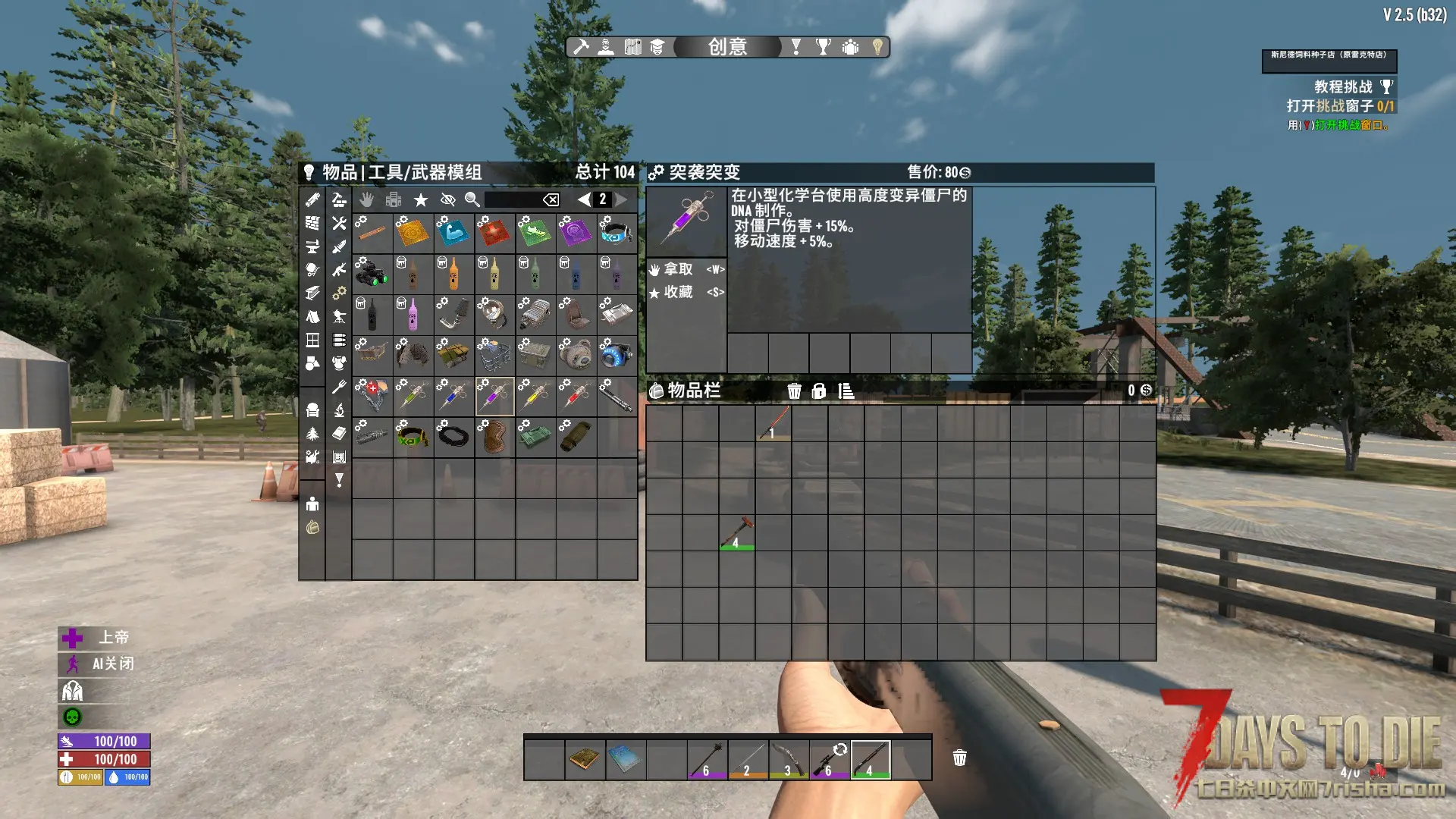Toggle the star favorites filter
1456x819 pixels.
(421, 199)
